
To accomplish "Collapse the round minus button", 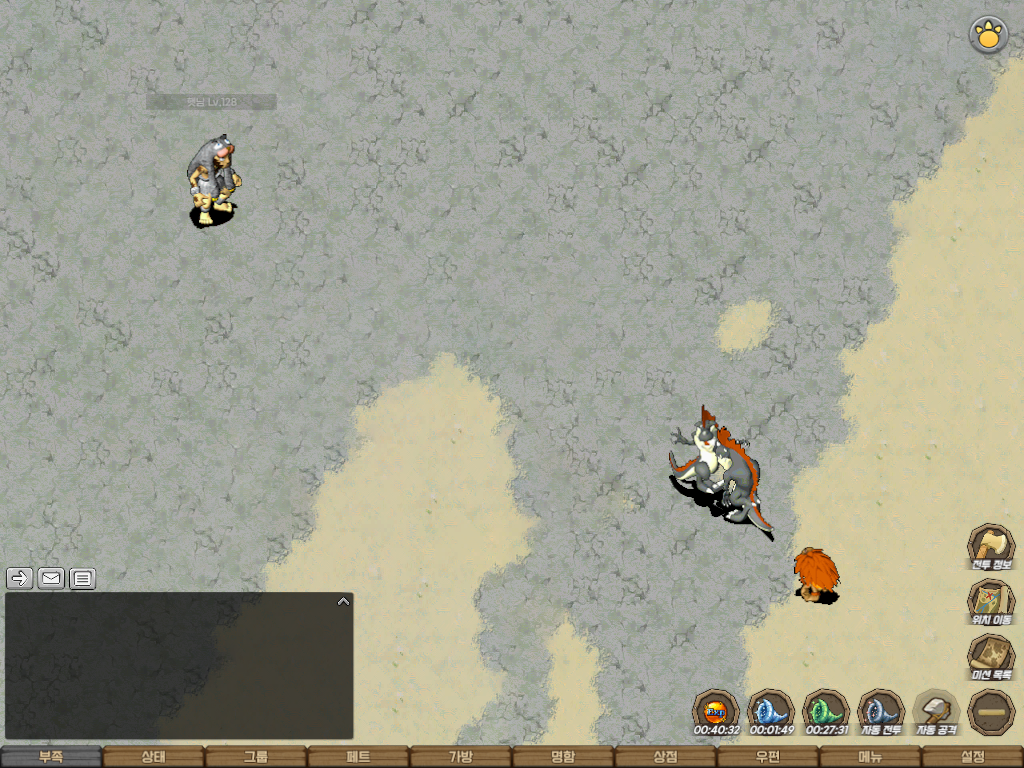I will coord(991,712).
